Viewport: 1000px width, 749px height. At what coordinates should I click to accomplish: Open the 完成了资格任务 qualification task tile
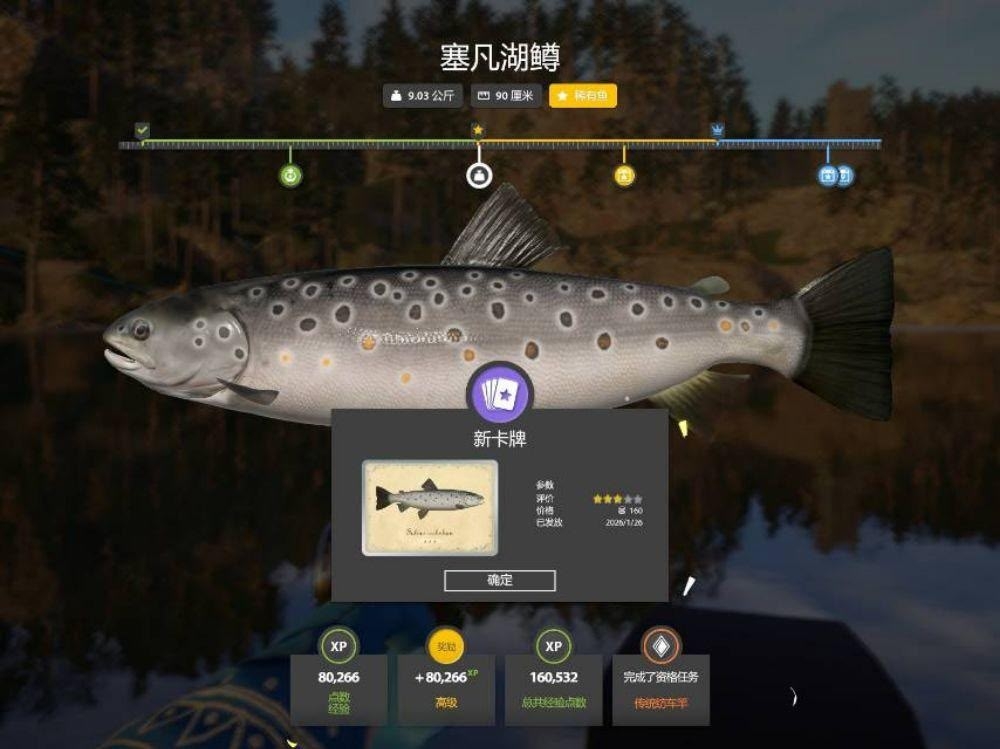coord(660,677)
